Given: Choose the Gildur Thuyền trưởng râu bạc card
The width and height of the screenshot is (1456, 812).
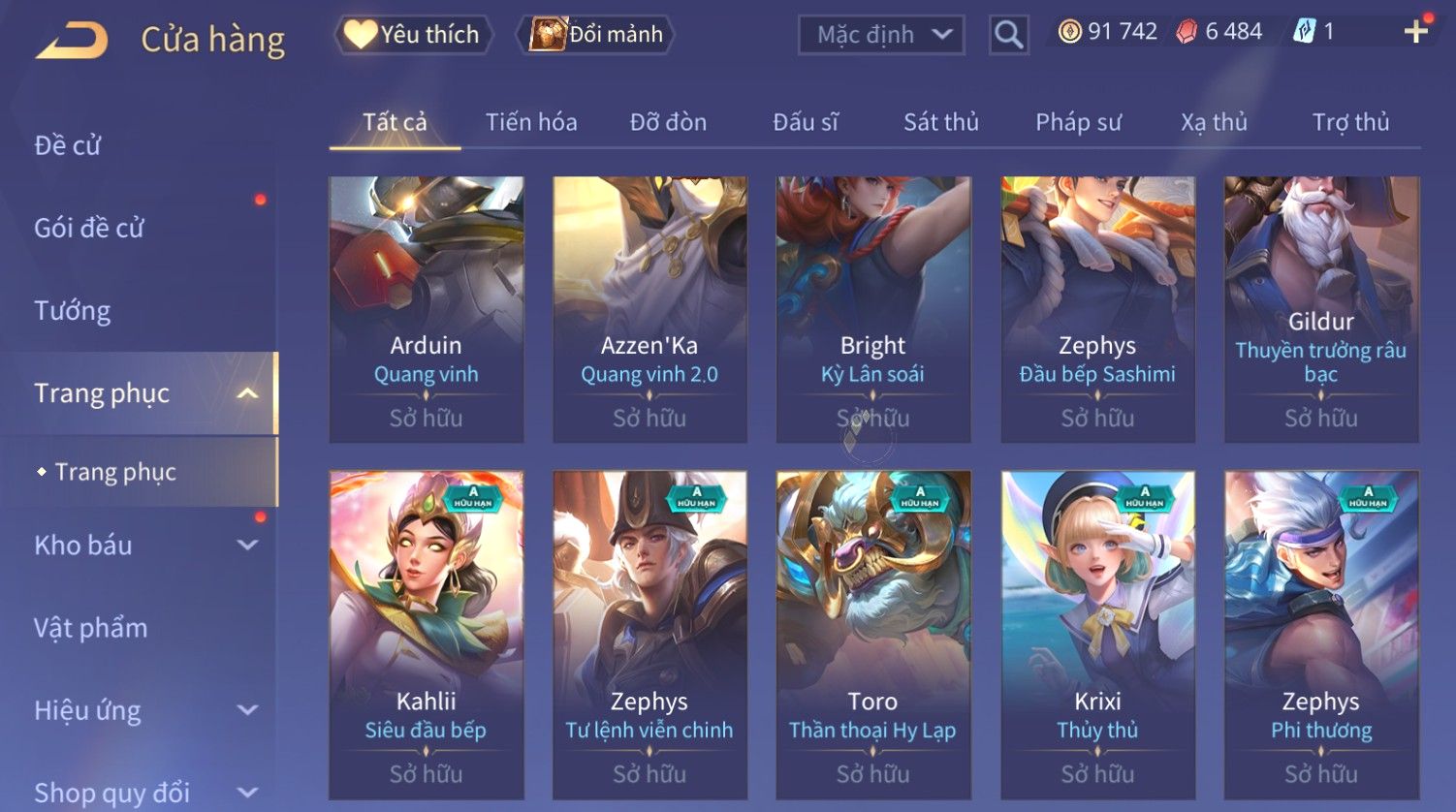Looking at the screenshot, I should (1321, 309).
